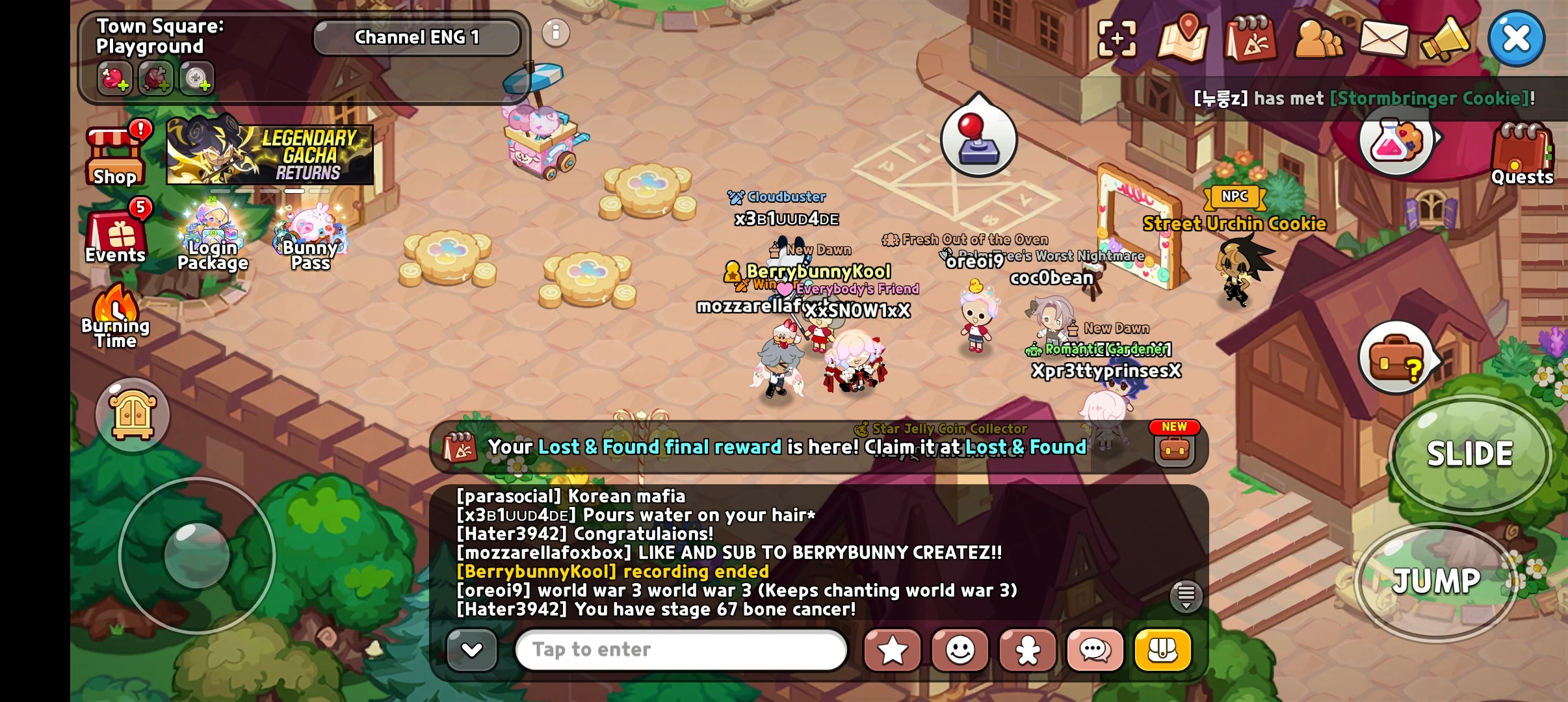
Task: Collapse the chat with the chevron
Action: point(473,649)
